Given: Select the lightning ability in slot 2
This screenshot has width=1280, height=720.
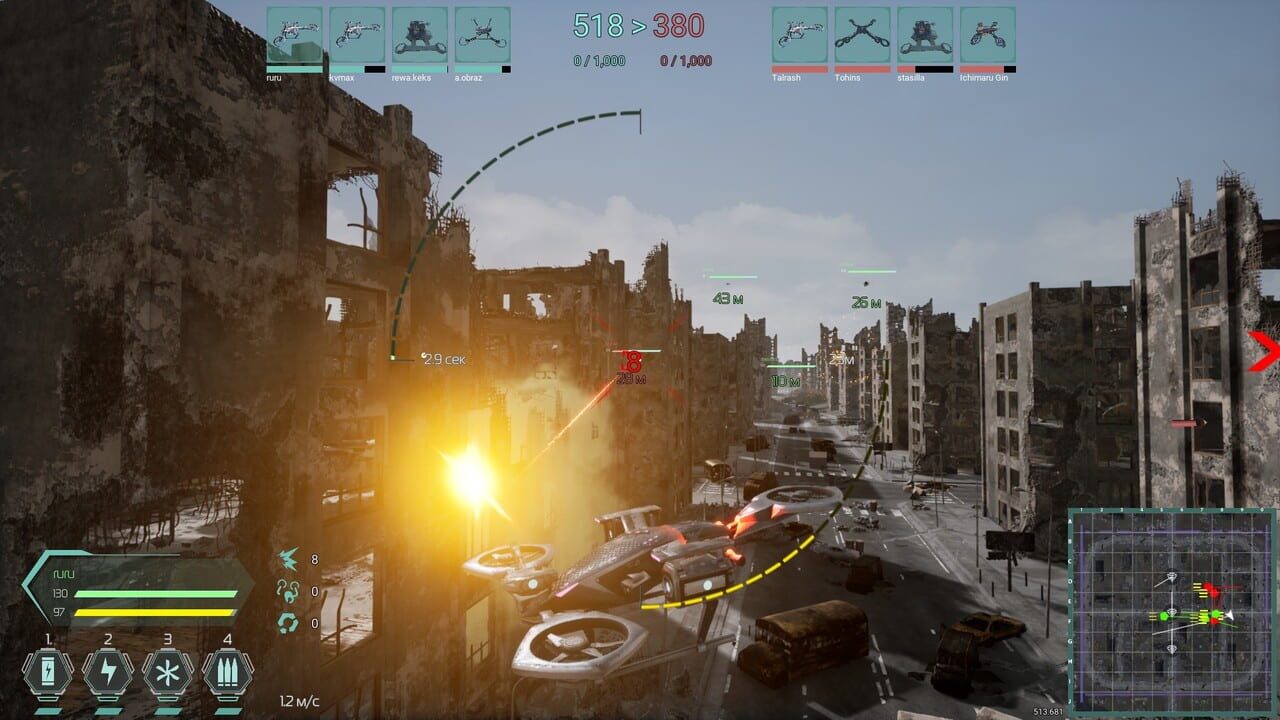Looking at the screenshot, I should (x=107, y=672).
